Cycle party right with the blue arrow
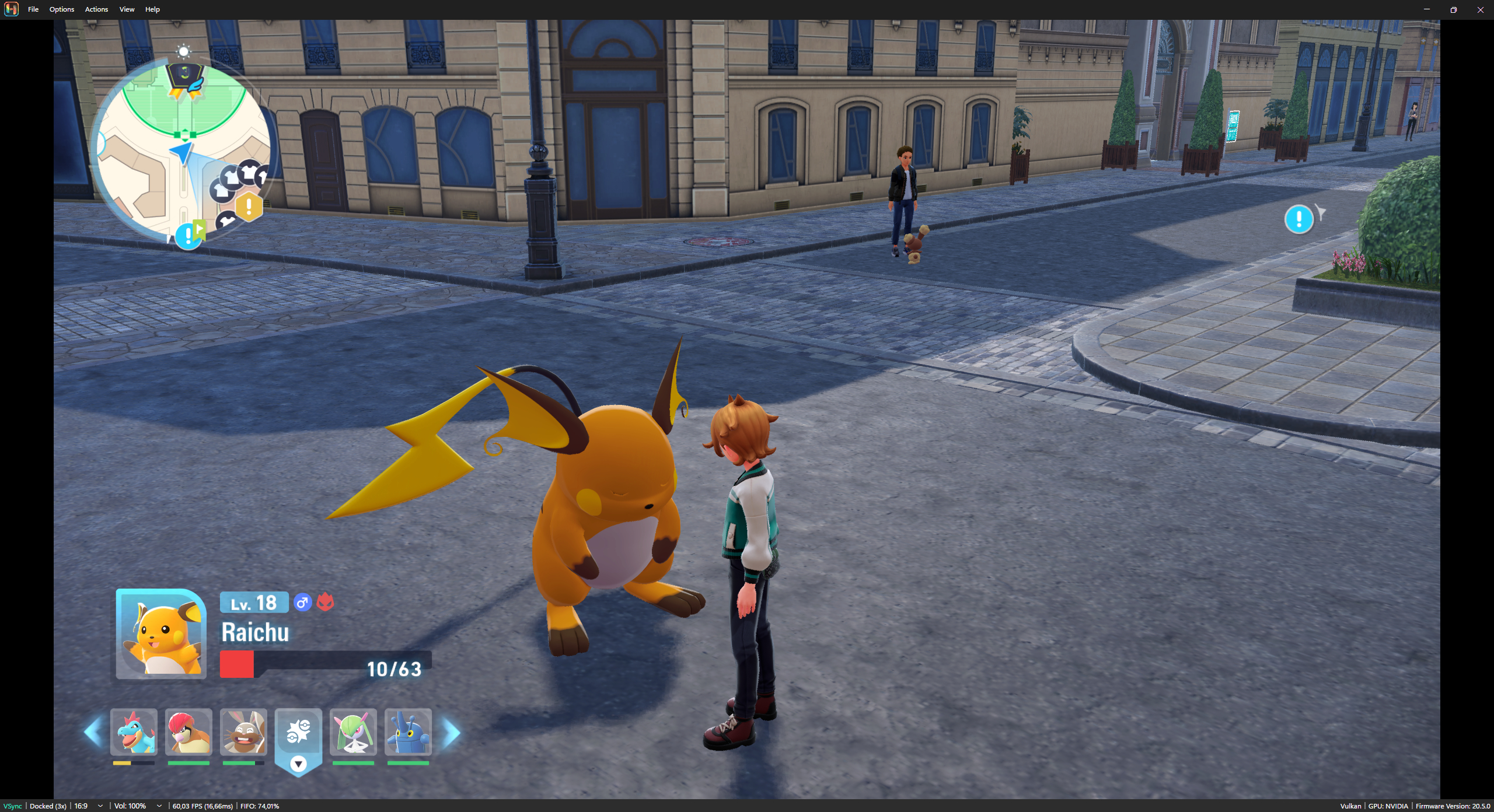The image size is (1494, 812). (x=451, y=733)
